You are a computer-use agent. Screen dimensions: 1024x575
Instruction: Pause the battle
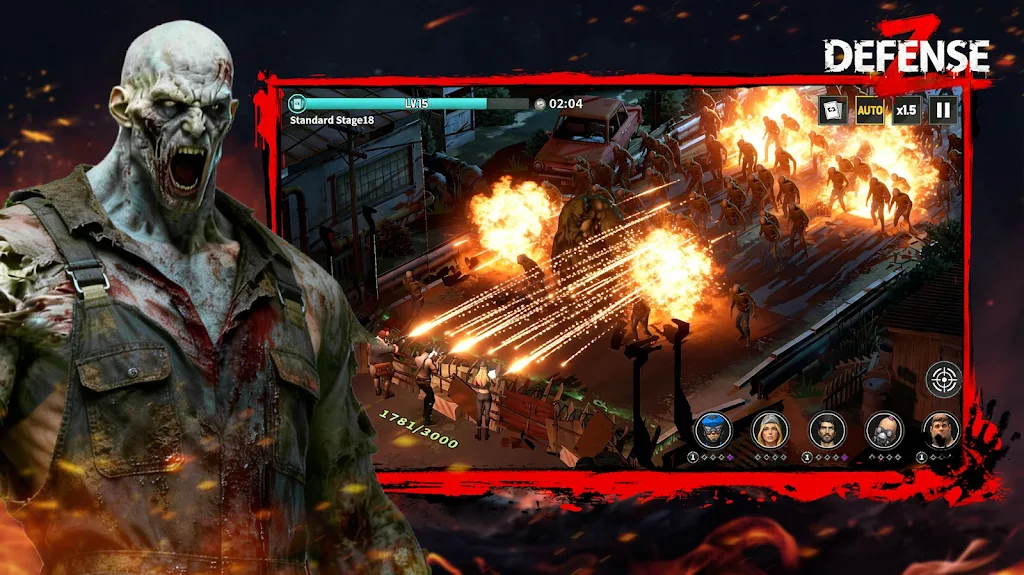tap(943, 110)
